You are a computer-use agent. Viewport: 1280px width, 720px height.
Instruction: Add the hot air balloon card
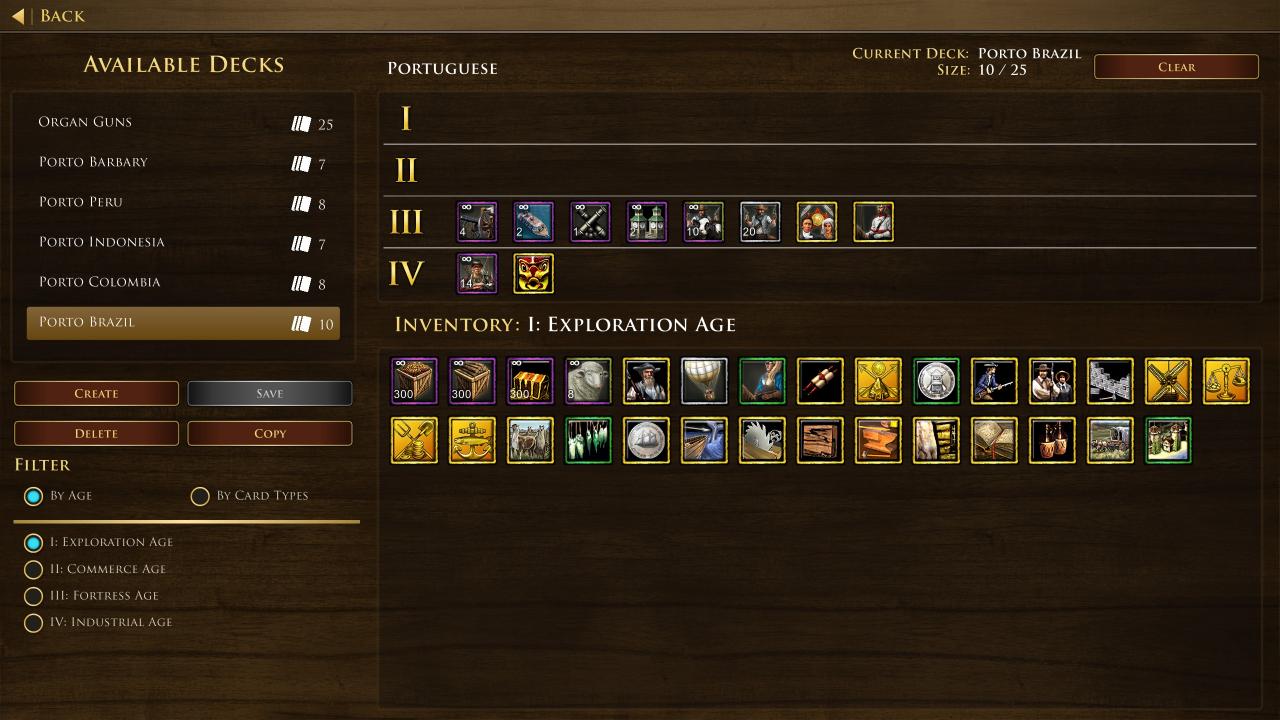click(x=704, y=381)
